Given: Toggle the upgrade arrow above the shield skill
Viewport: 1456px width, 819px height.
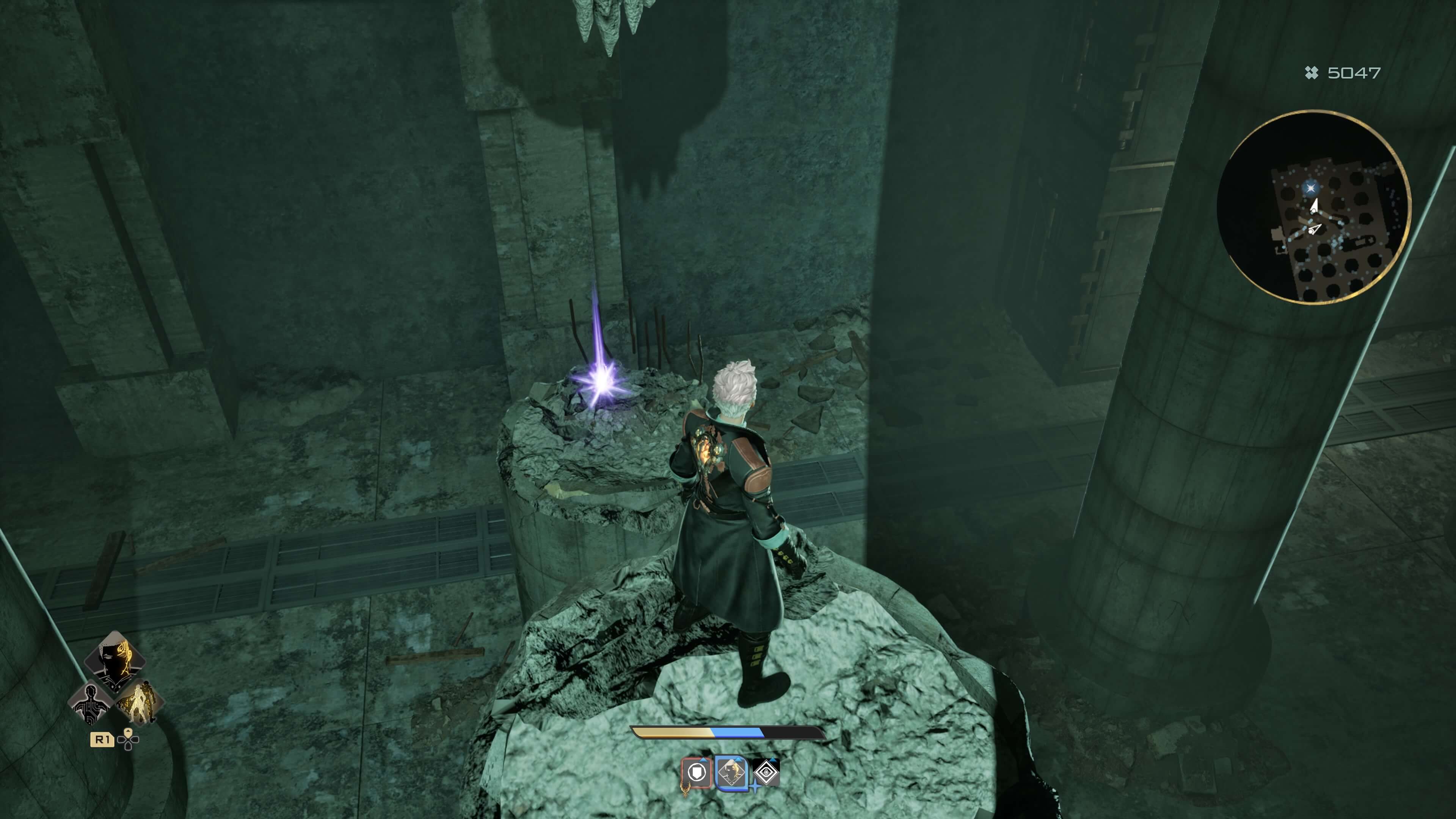Looking at the screenshot, I should [x=703, y=760].
